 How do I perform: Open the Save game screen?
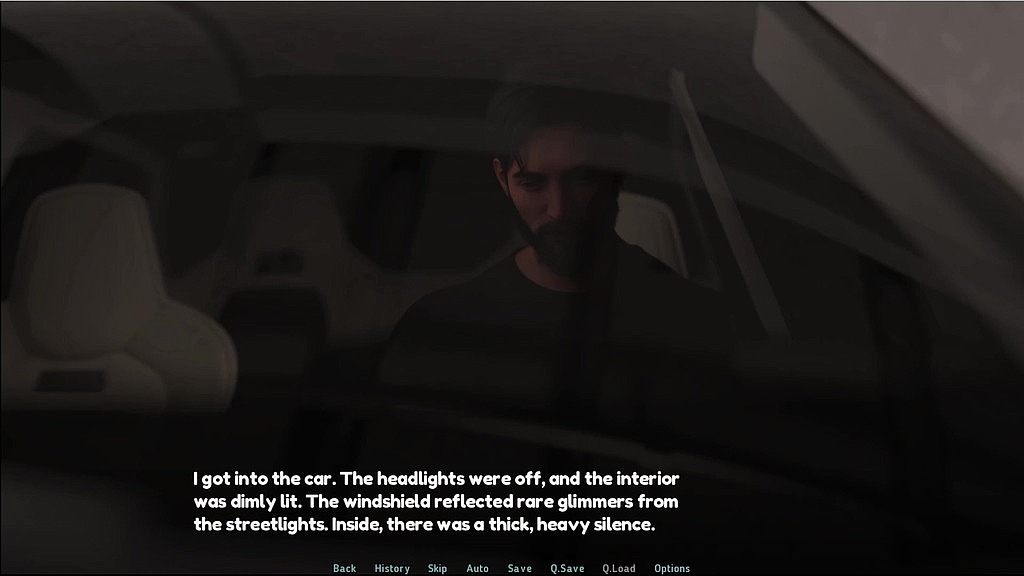coord(519,568)
